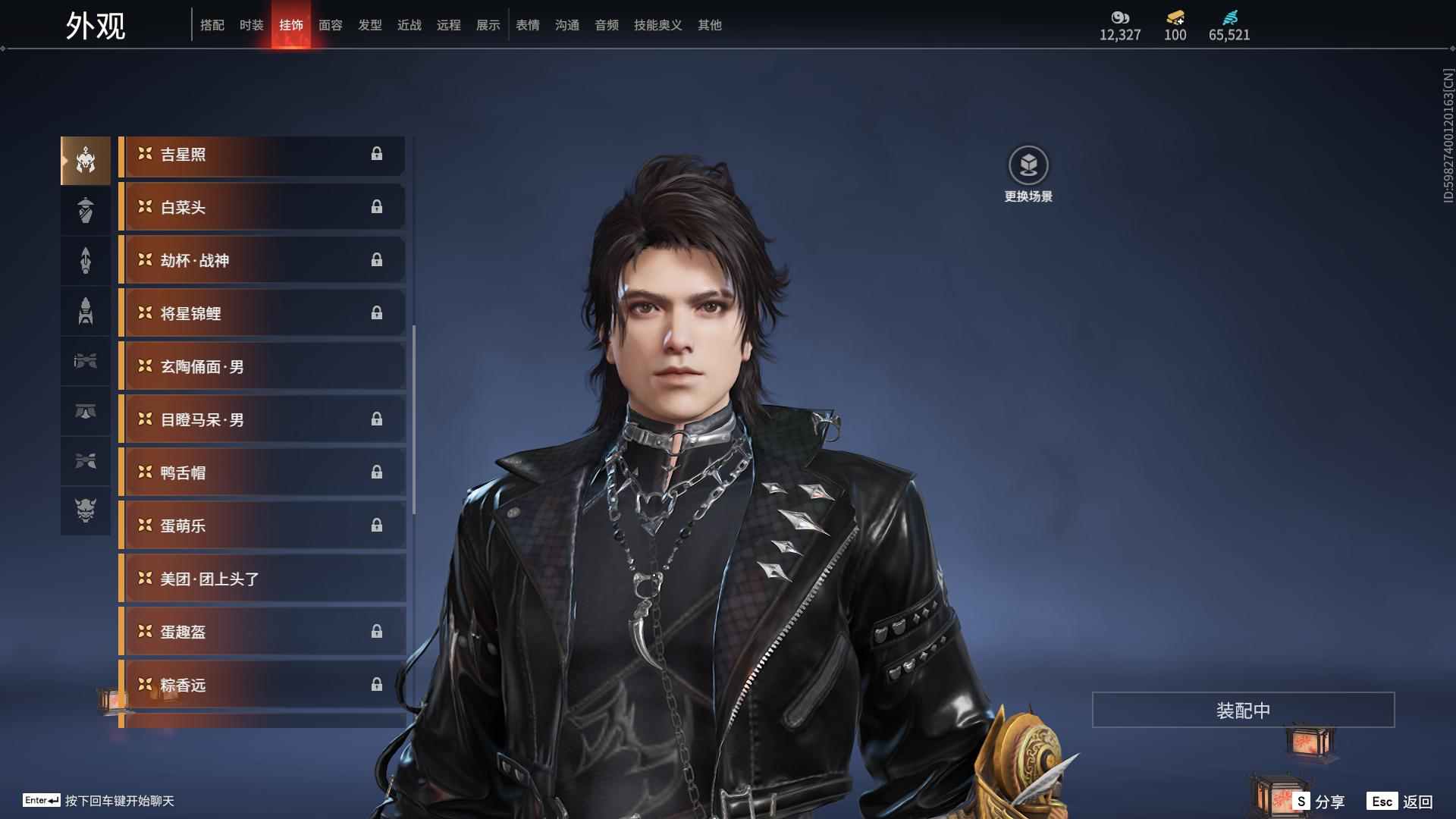Select the 面容 tab
The height and width of the screenshot is (819, 1456).
coord(330,25)
